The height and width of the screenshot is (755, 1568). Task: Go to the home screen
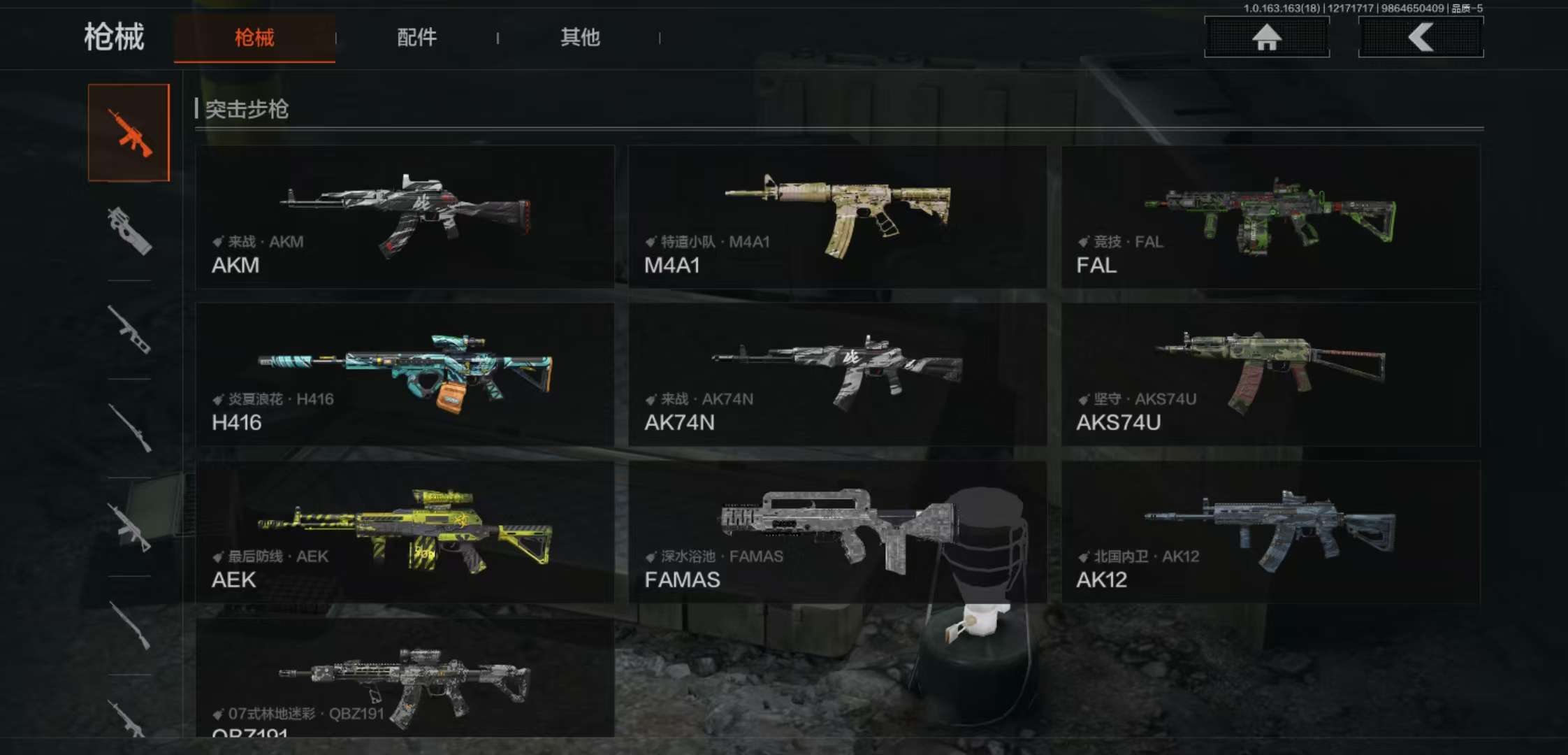(1266, 37)
